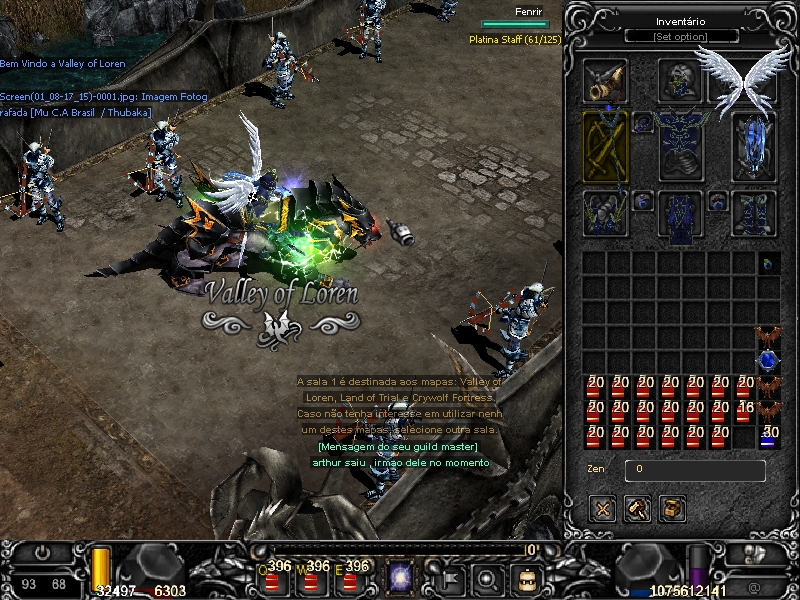Open the repair hammer function
Screen dimensions: 800x600
pyautogui.click(x=637, y=509)
